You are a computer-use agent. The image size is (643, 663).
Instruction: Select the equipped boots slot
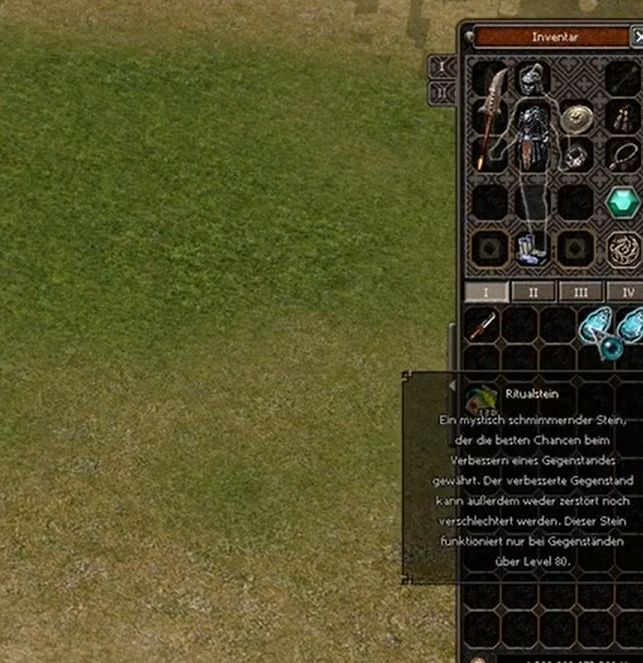click(x=530, y=248)
